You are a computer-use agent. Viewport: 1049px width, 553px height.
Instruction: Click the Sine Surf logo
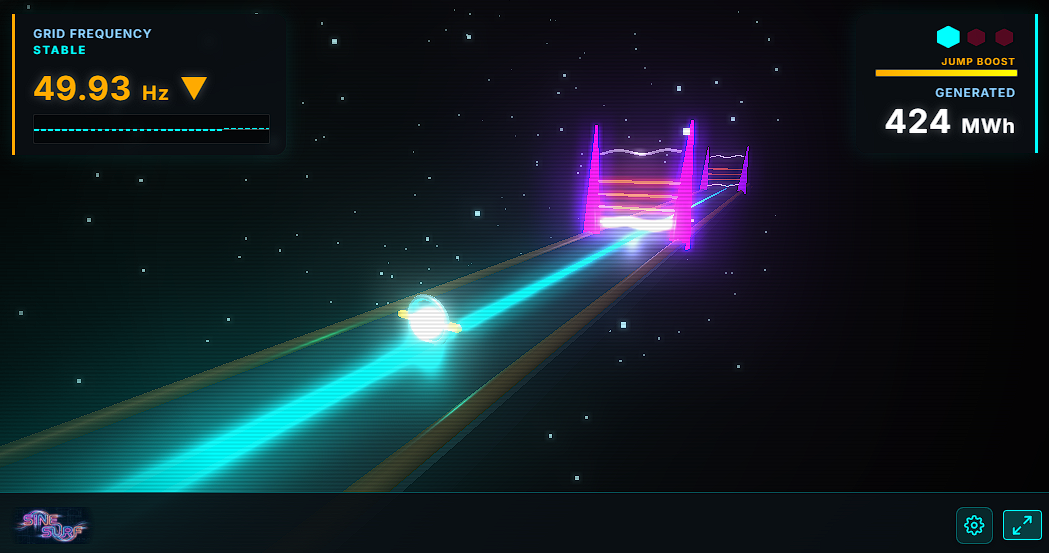point(52,524)
